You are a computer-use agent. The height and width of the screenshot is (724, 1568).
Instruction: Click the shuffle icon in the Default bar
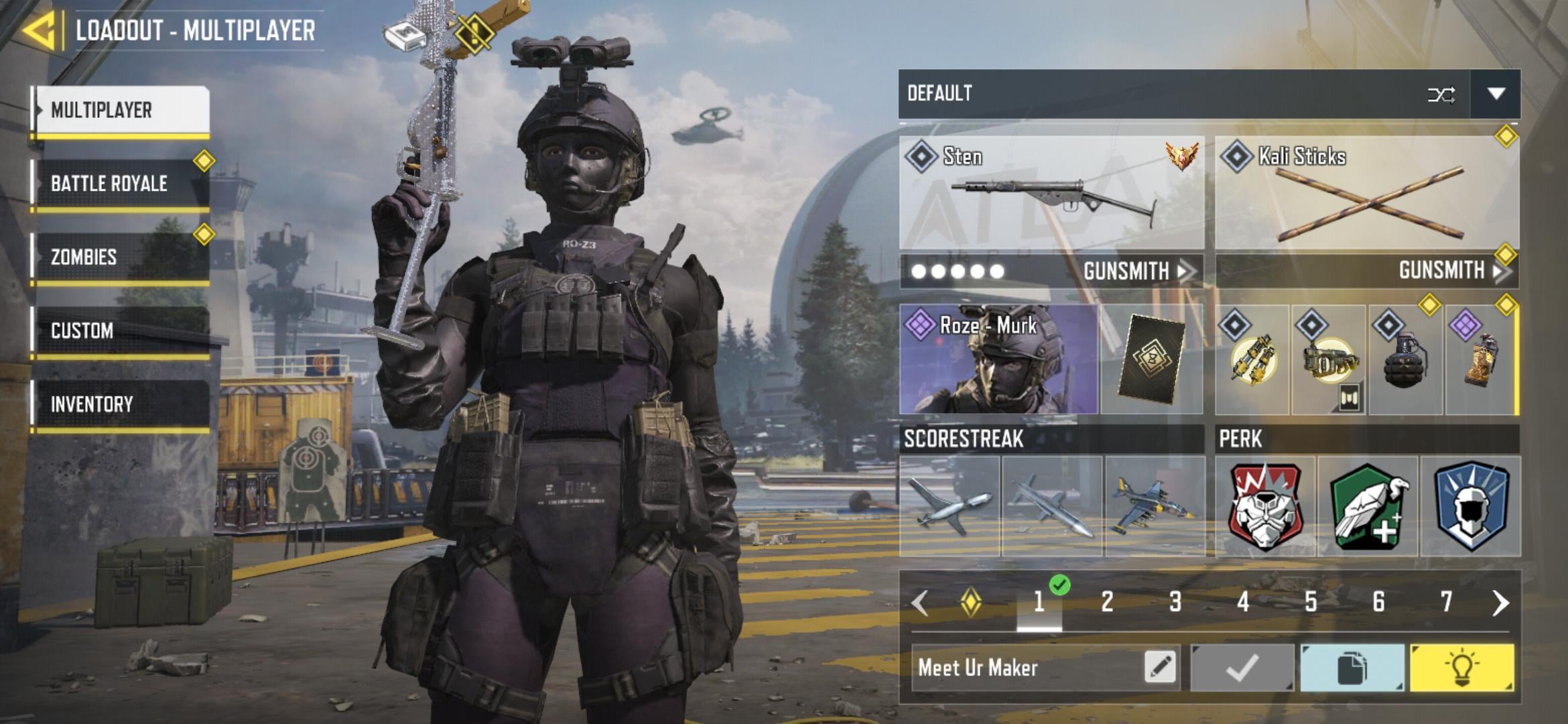[x=1441, y=95]
